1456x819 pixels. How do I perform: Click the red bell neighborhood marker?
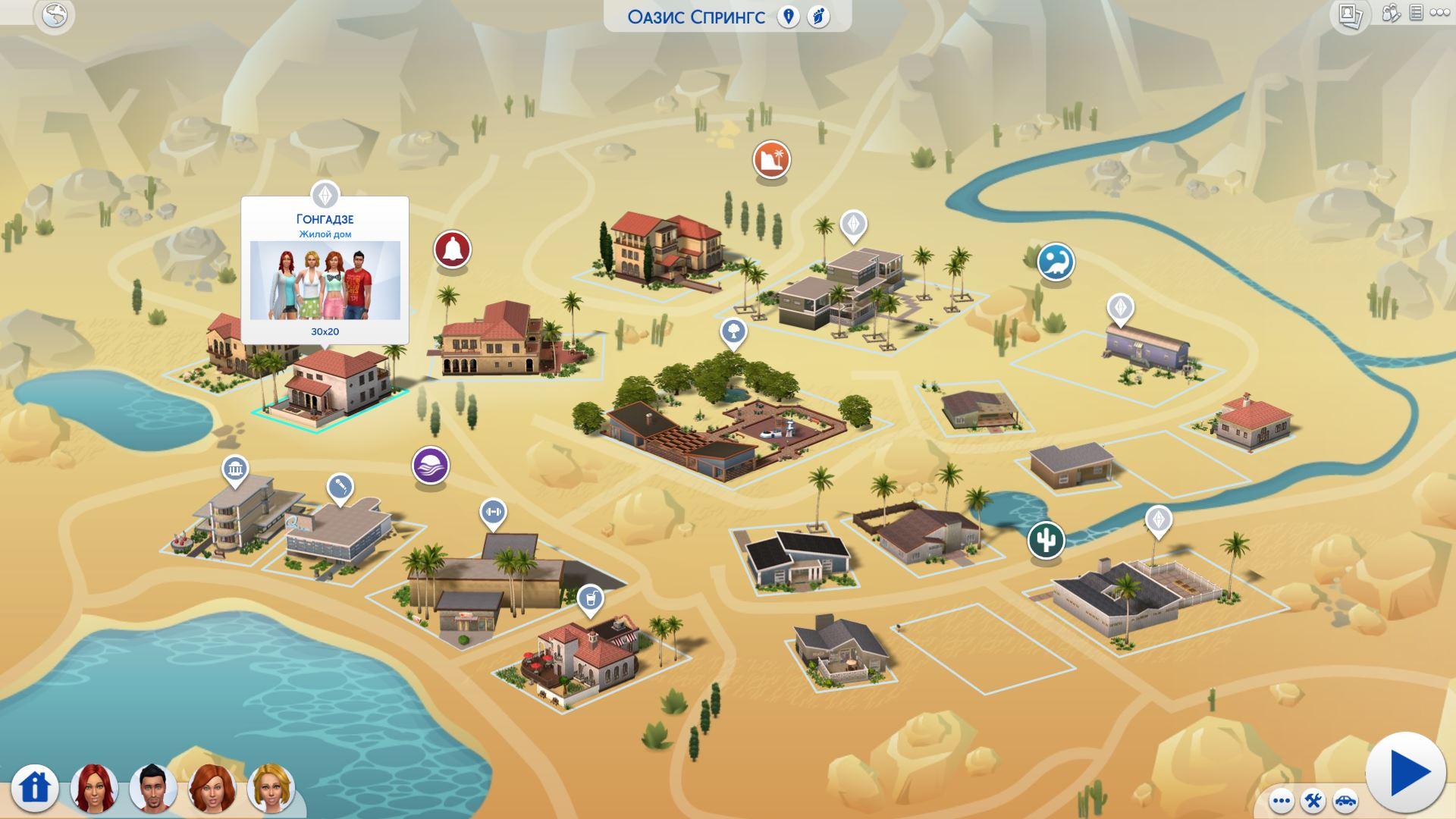[452, 249]
